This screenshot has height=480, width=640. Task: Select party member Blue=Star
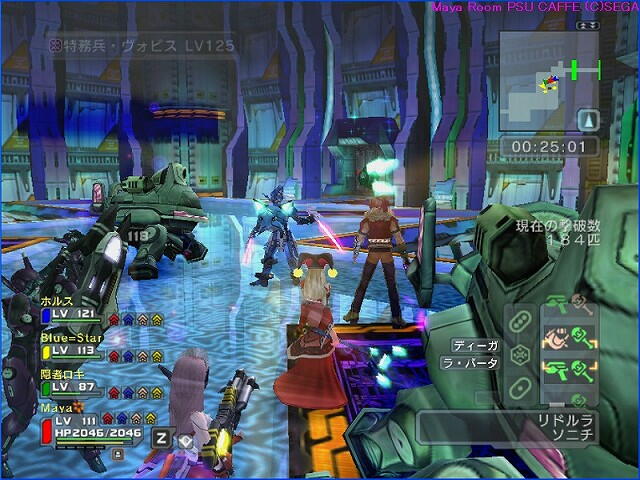pyautogui.click(x=68, y=337)
